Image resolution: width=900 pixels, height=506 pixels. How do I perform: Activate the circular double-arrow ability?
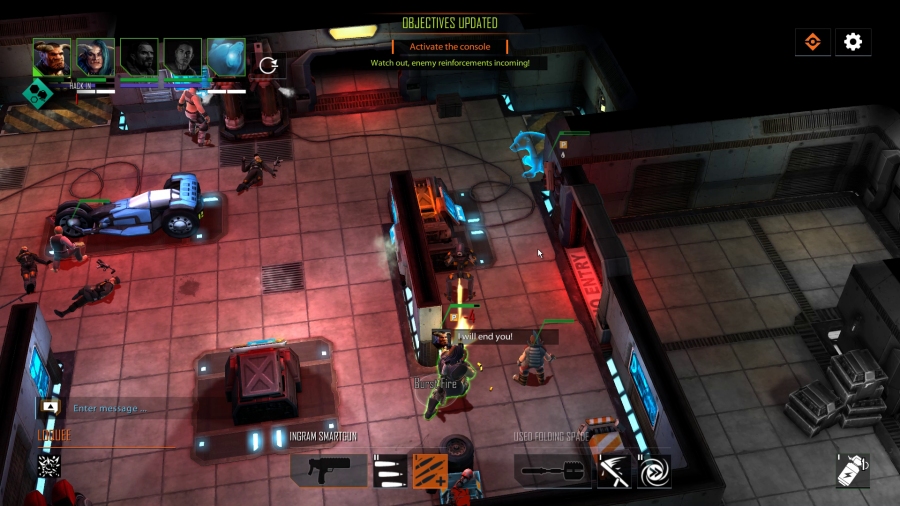(654, 469)
